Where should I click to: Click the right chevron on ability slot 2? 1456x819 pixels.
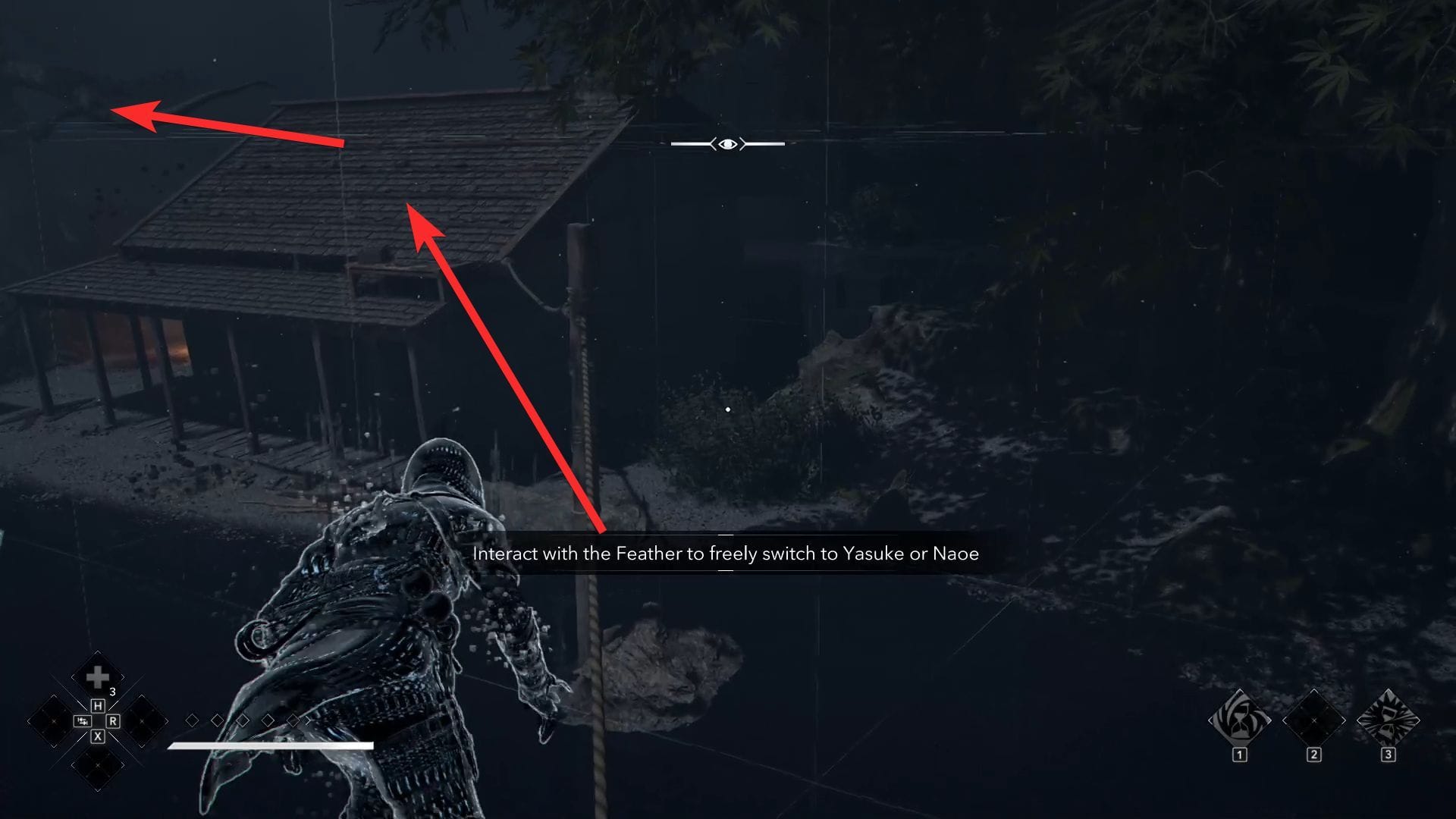1343,720
